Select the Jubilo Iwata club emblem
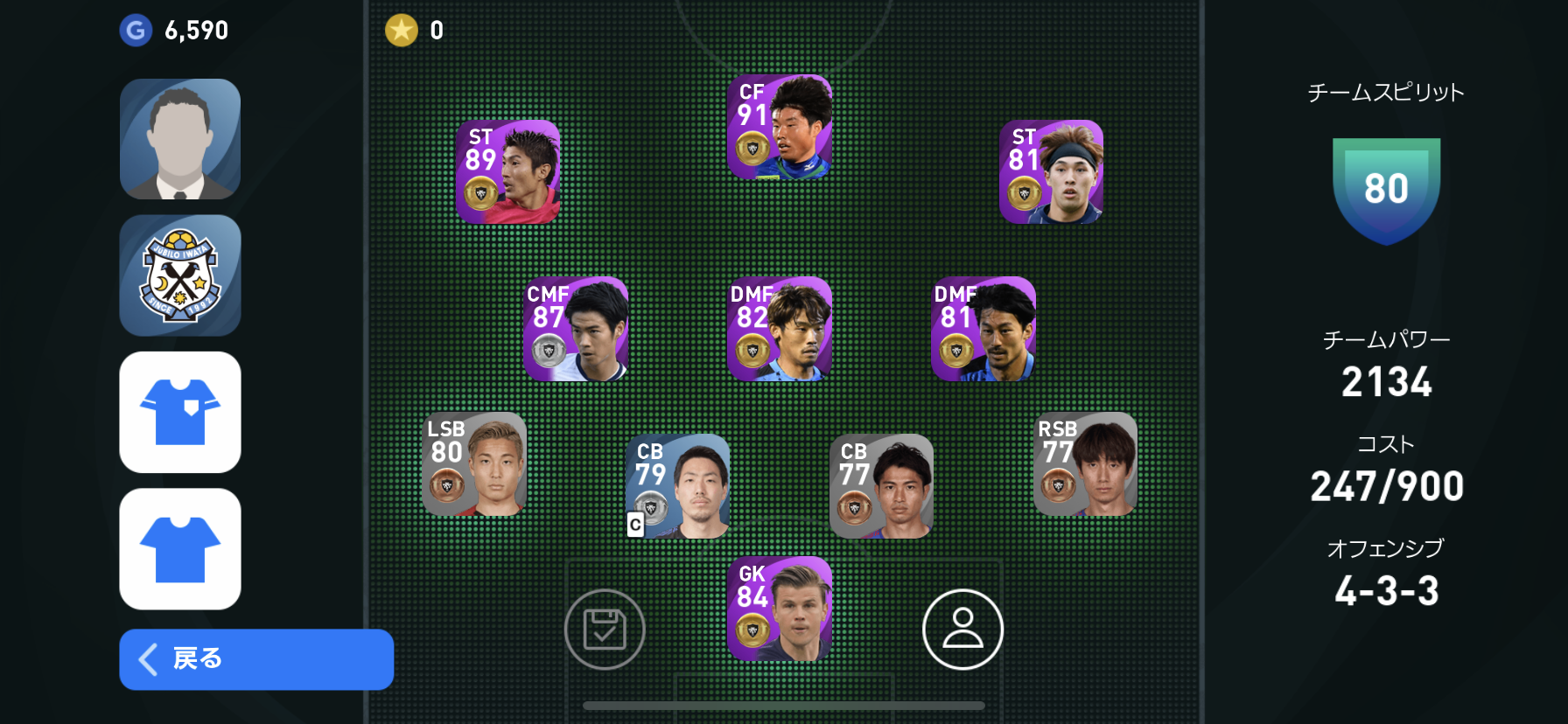This screenshot has height=724, width=1568. pos(180,275)
